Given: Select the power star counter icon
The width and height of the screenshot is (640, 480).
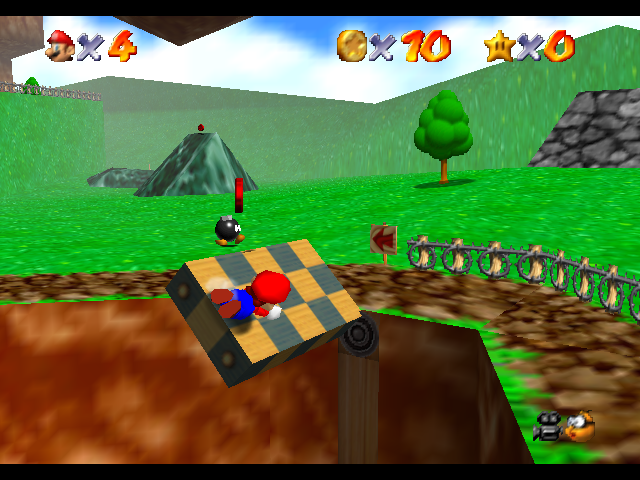Looking at the screenshot, I should pos(499,45).
